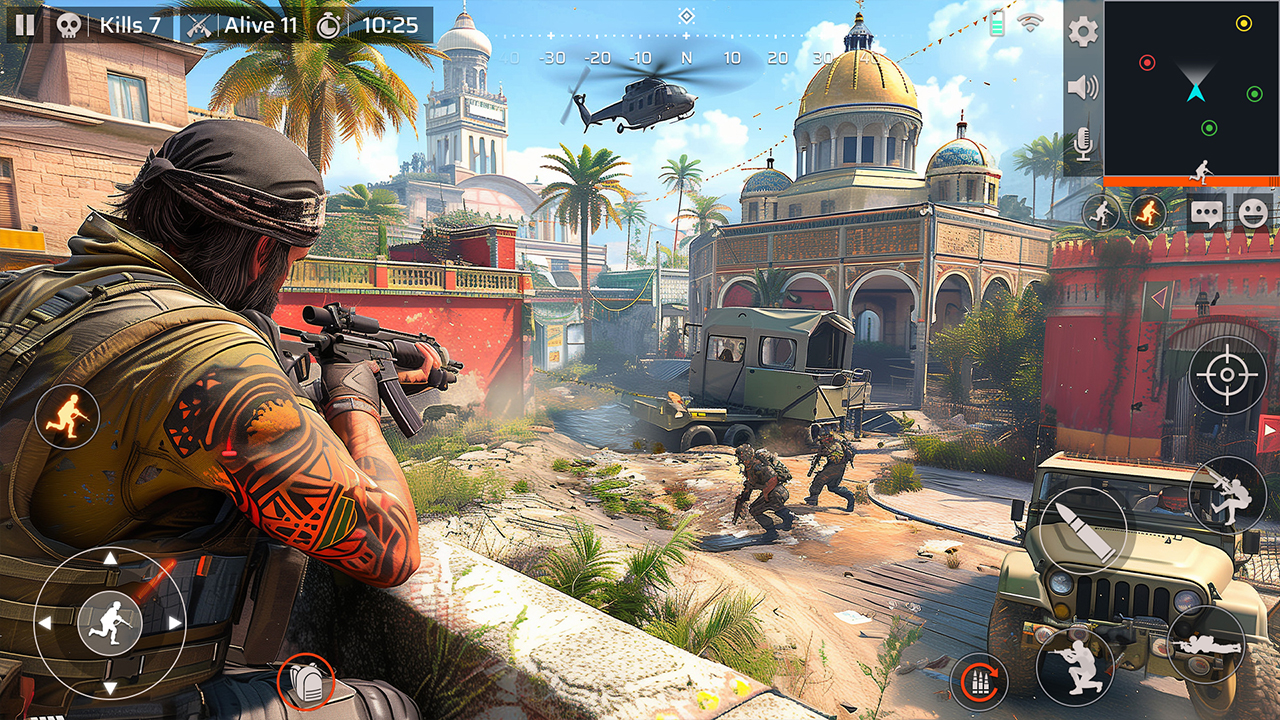The width and height of the screenshot is (1280, 720).
Task: Select the red enemy marker on minimap
Action: tap(1147, 62)
